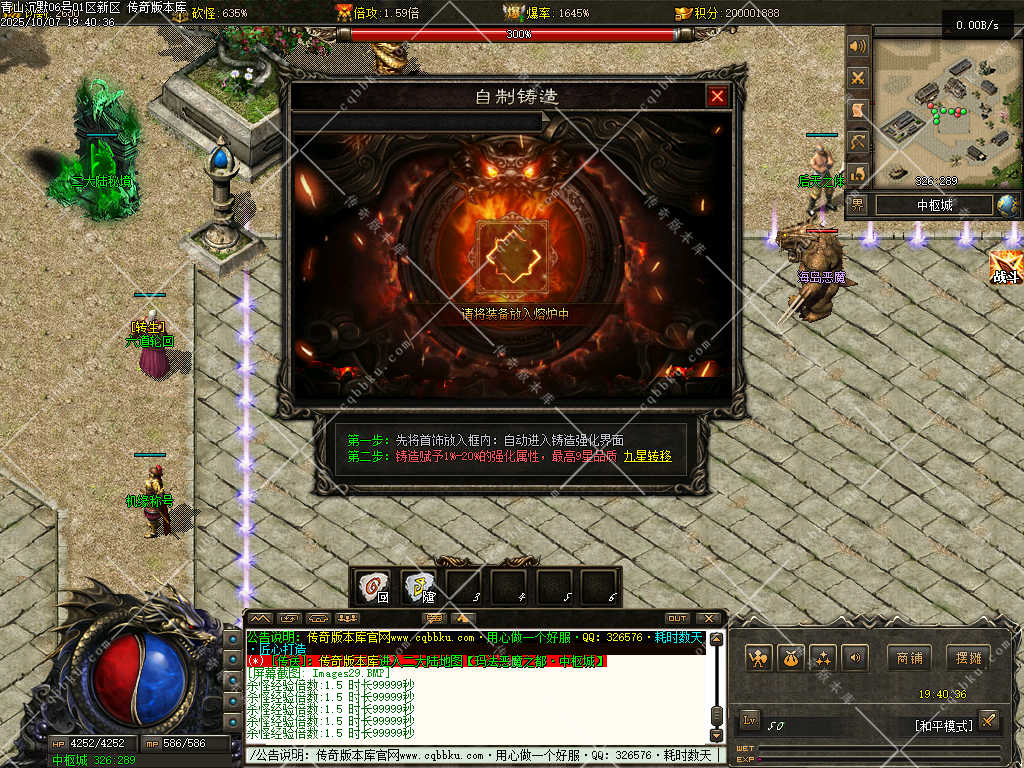Viewport: 1024px width, 768px height.
Task: Close the 自制铸造 forging window
Action: click(x=717, y=96)
